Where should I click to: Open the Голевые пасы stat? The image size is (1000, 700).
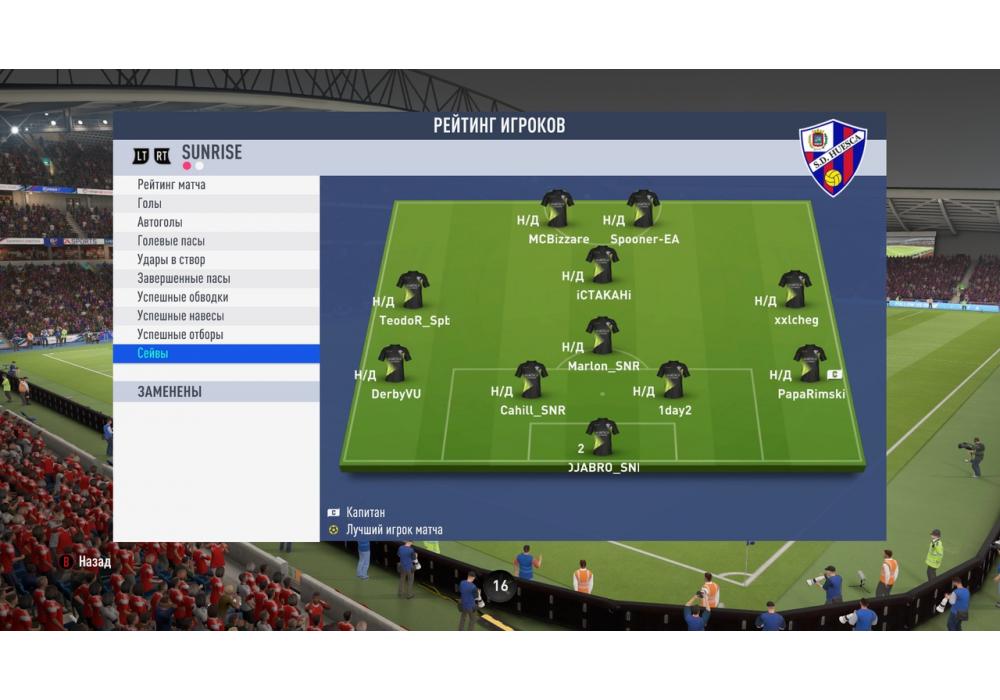tap(217, 241)
